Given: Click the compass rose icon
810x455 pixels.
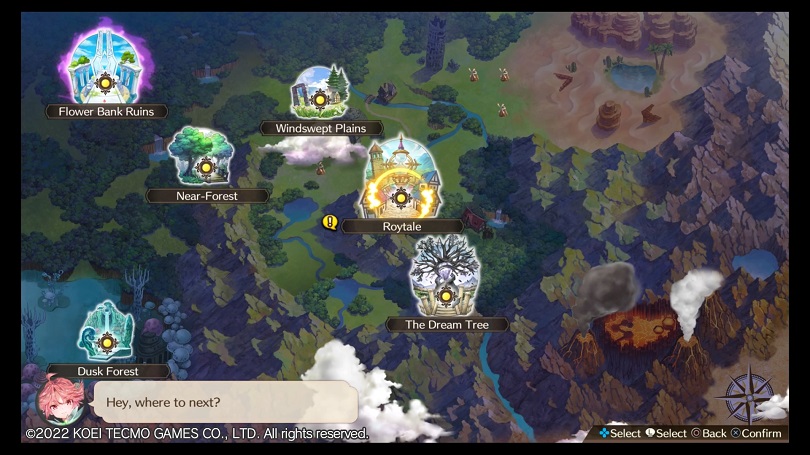Looking at the screenshot, I should [746, 396].
